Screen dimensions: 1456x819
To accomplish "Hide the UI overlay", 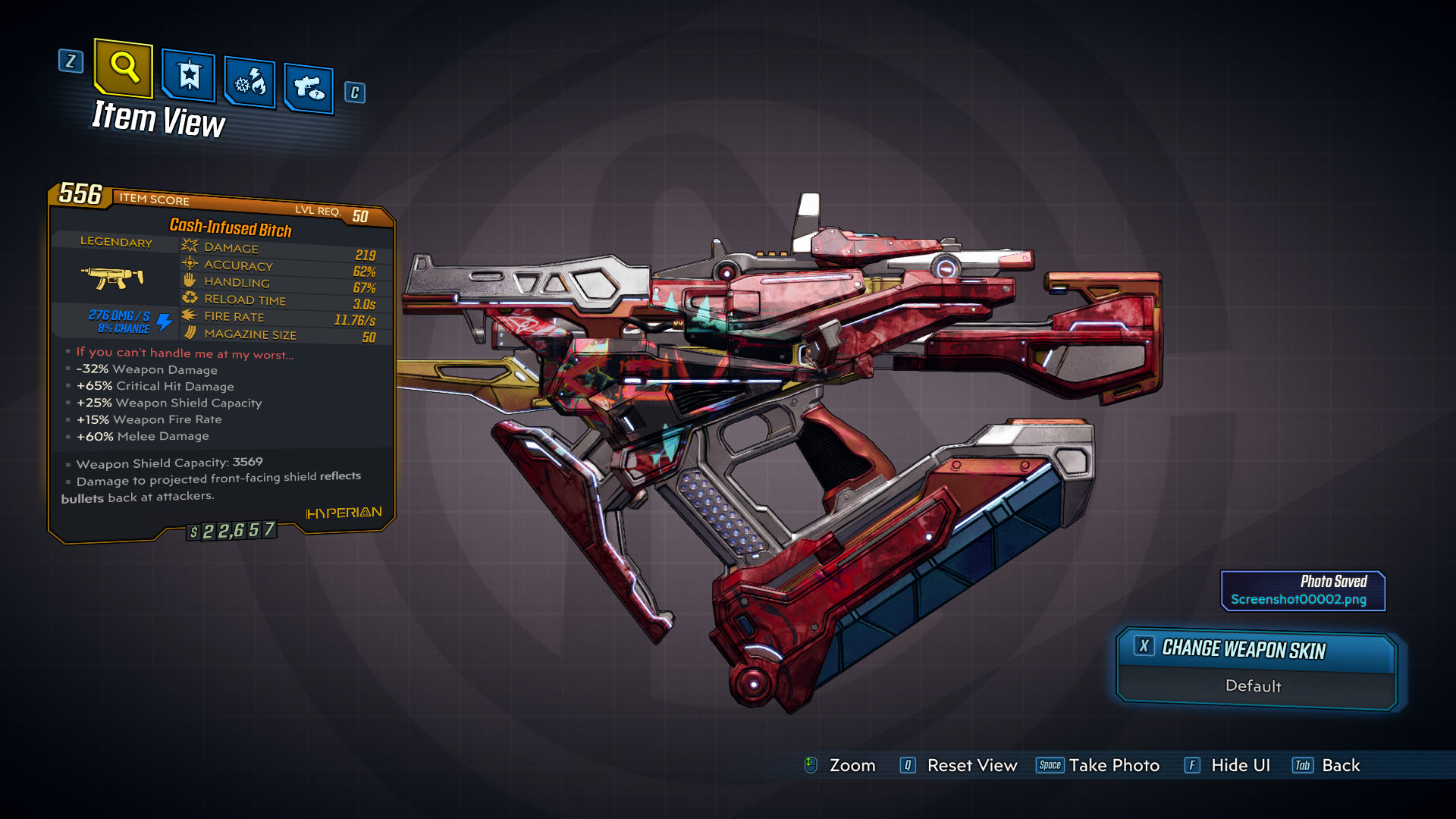I will tap(1228, 765).
